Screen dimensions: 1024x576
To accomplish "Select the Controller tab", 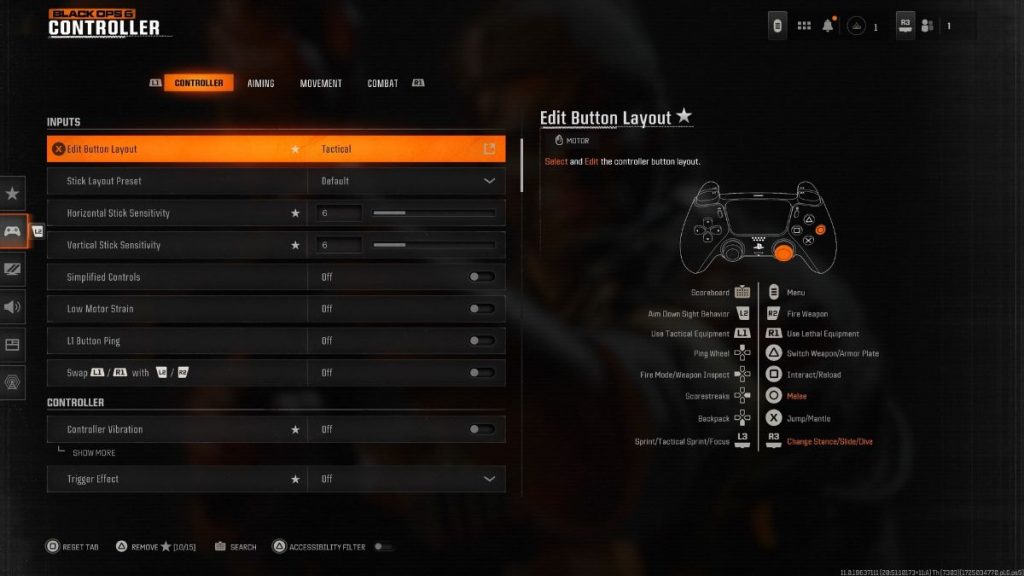I will [x=199, y=83].
